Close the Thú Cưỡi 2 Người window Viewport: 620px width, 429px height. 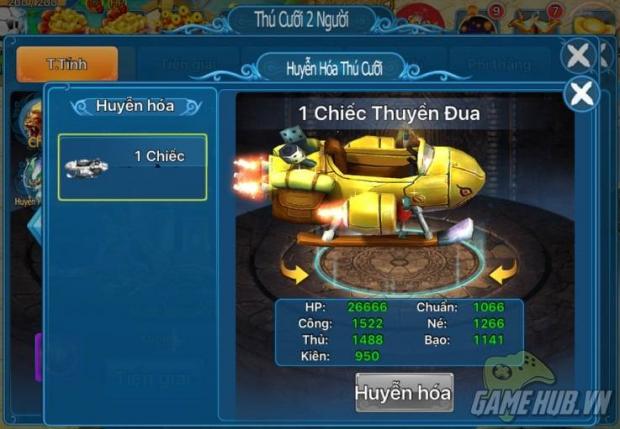(578, 56)
